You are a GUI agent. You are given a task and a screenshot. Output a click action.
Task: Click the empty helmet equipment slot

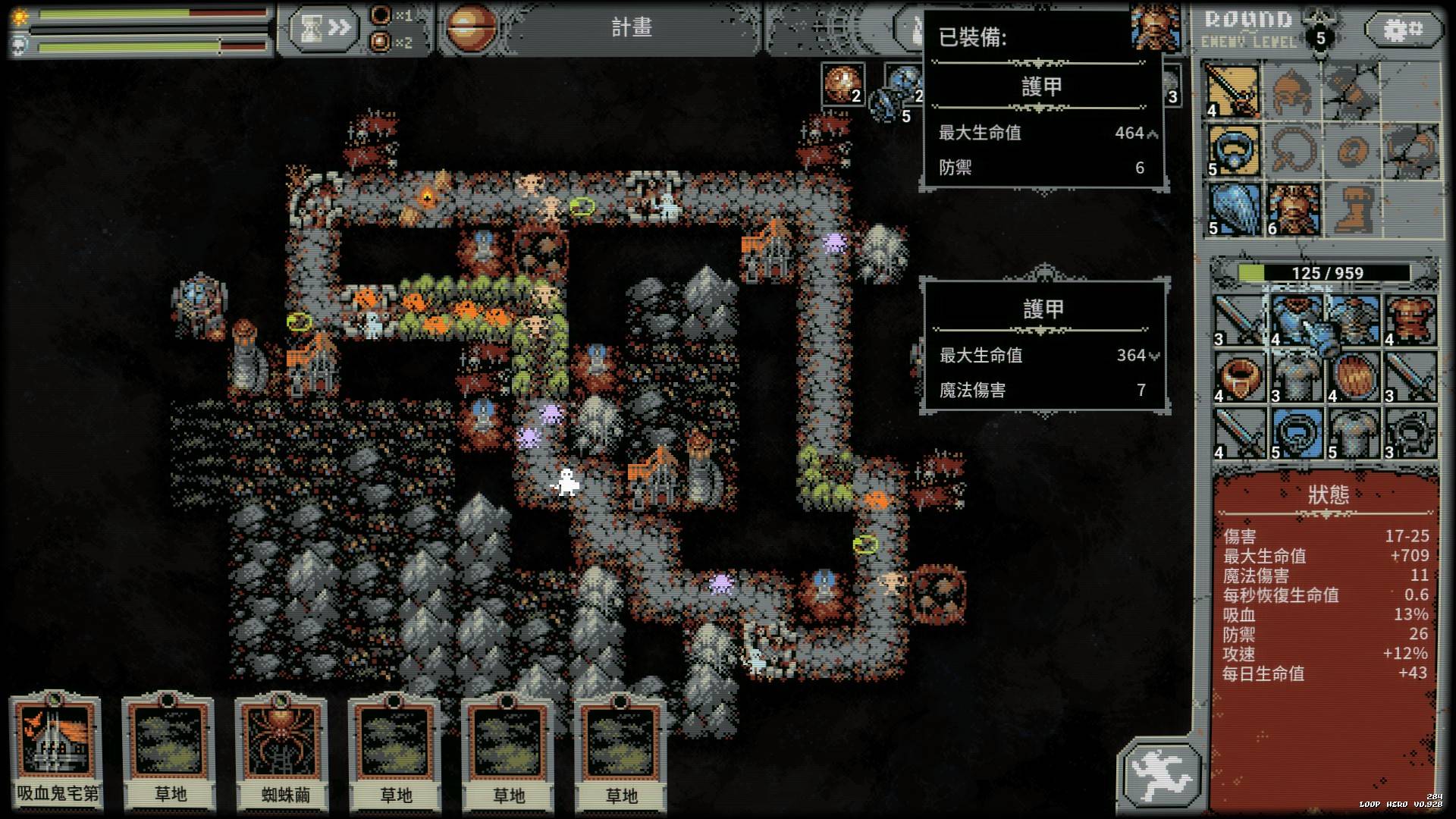pyautogui.click(x=1294, y=91)
